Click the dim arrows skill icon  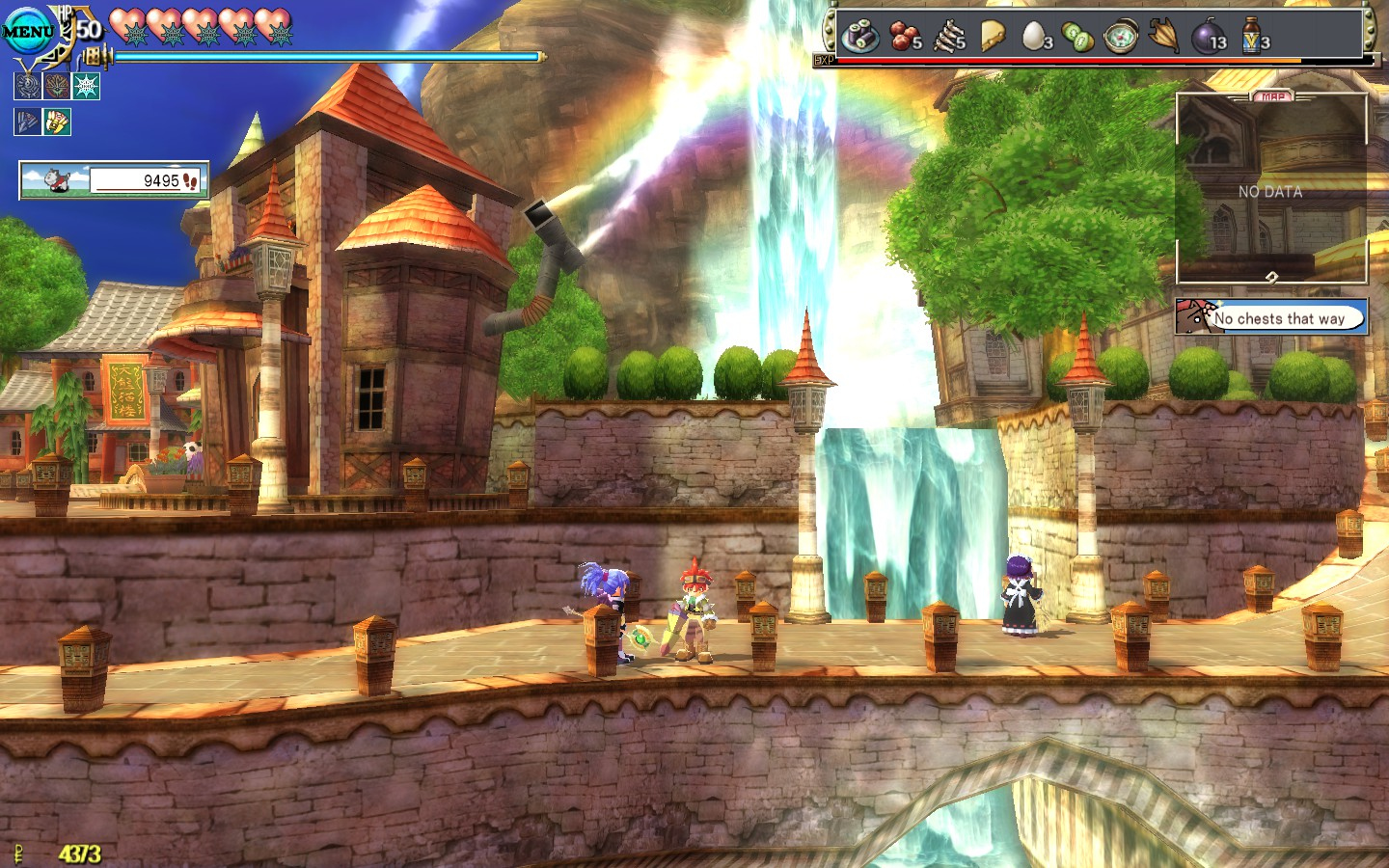(x=28, y=122)
